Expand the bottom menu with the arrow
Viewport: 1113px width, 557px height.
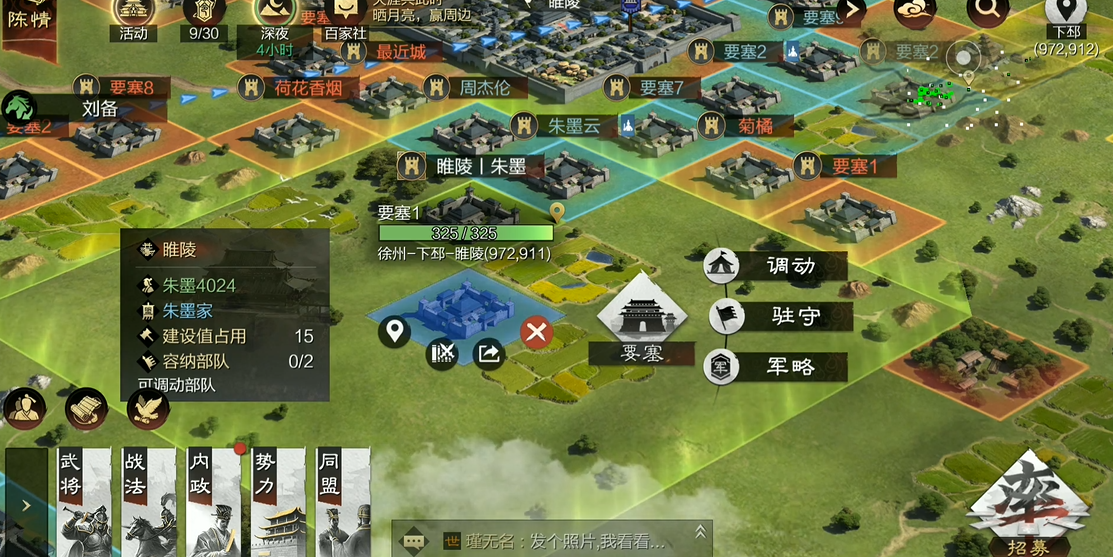click(26, 504)
